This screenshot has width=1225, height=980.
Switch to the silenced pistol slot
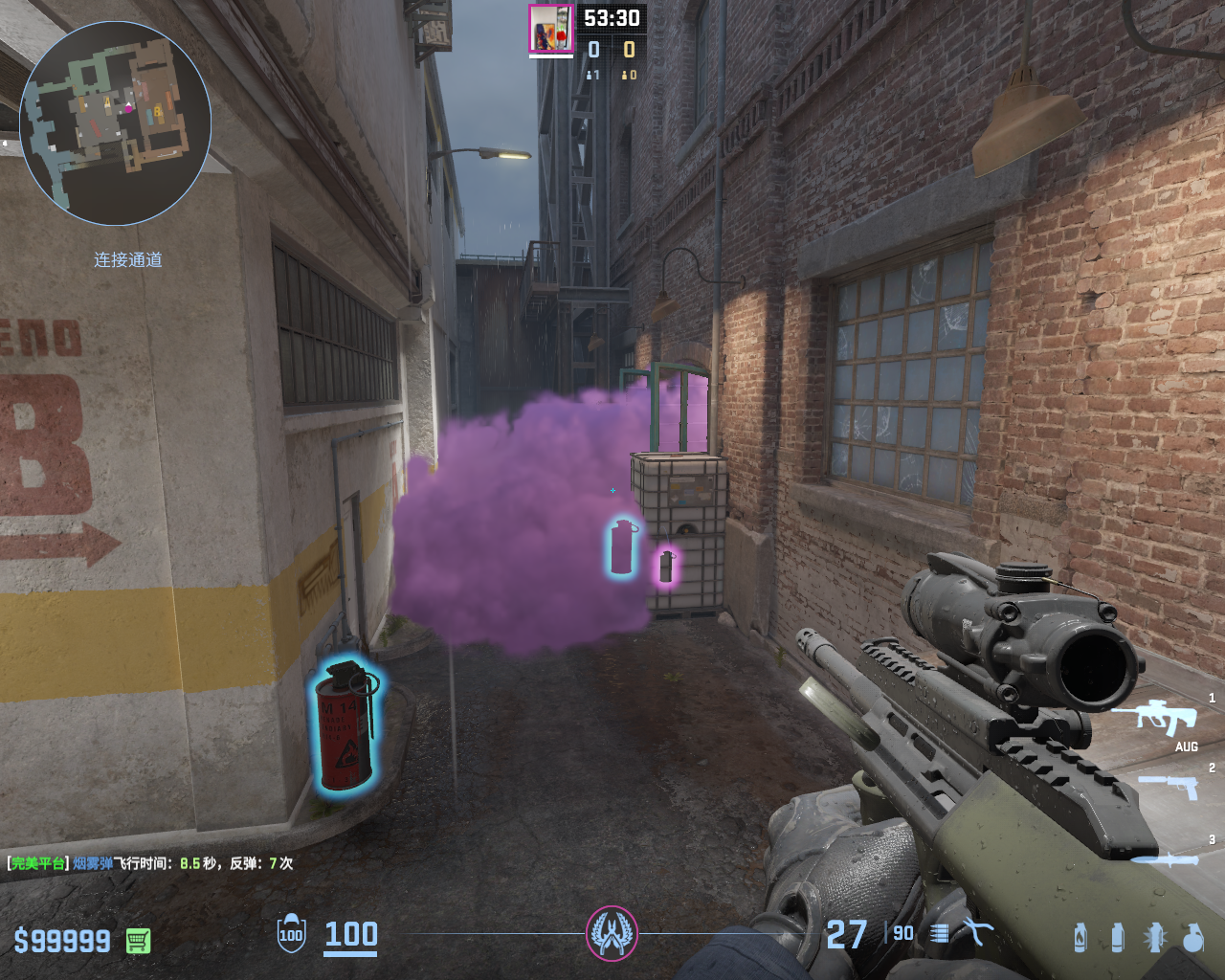coord(1168,787)
